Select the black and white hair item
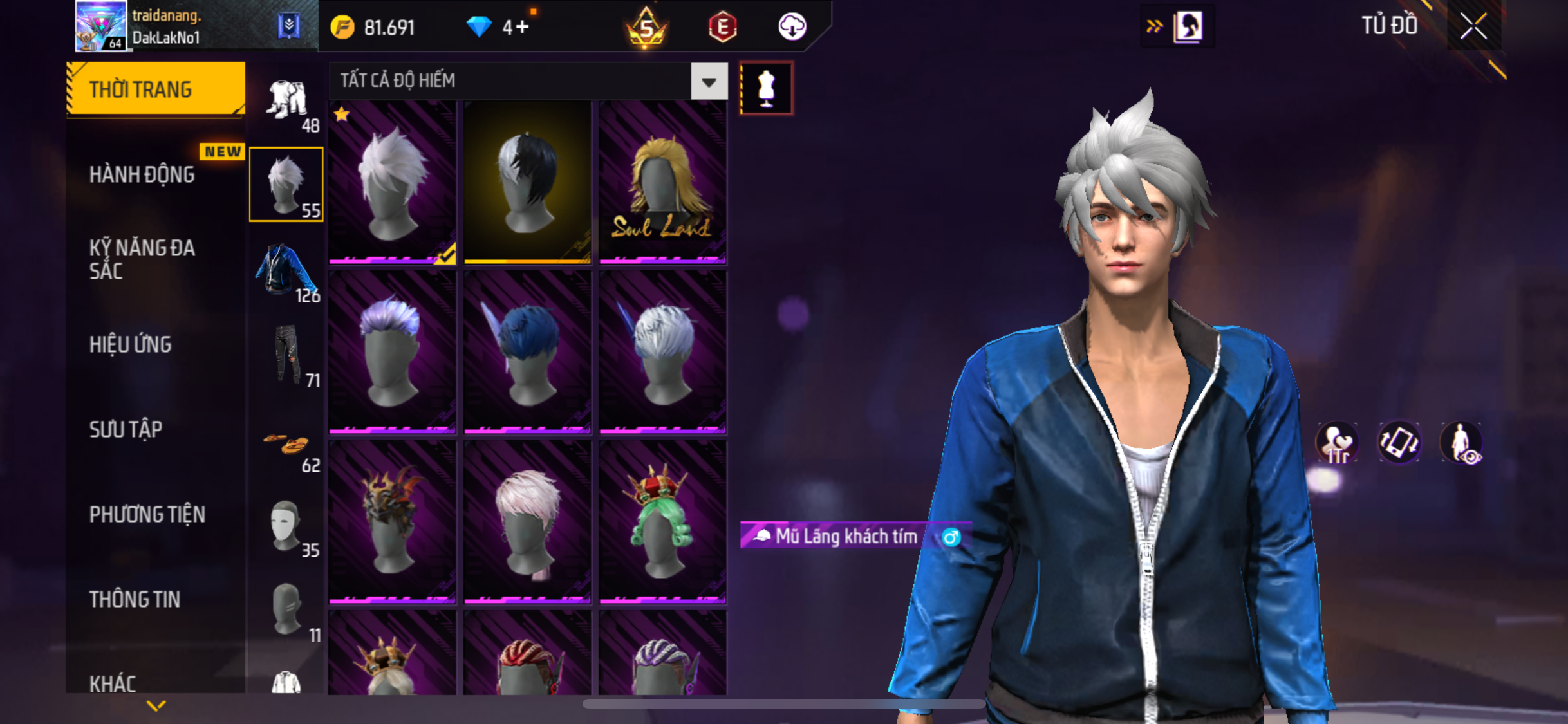Viewport: 1568px width, 724px height. click(x=527, y=183)
